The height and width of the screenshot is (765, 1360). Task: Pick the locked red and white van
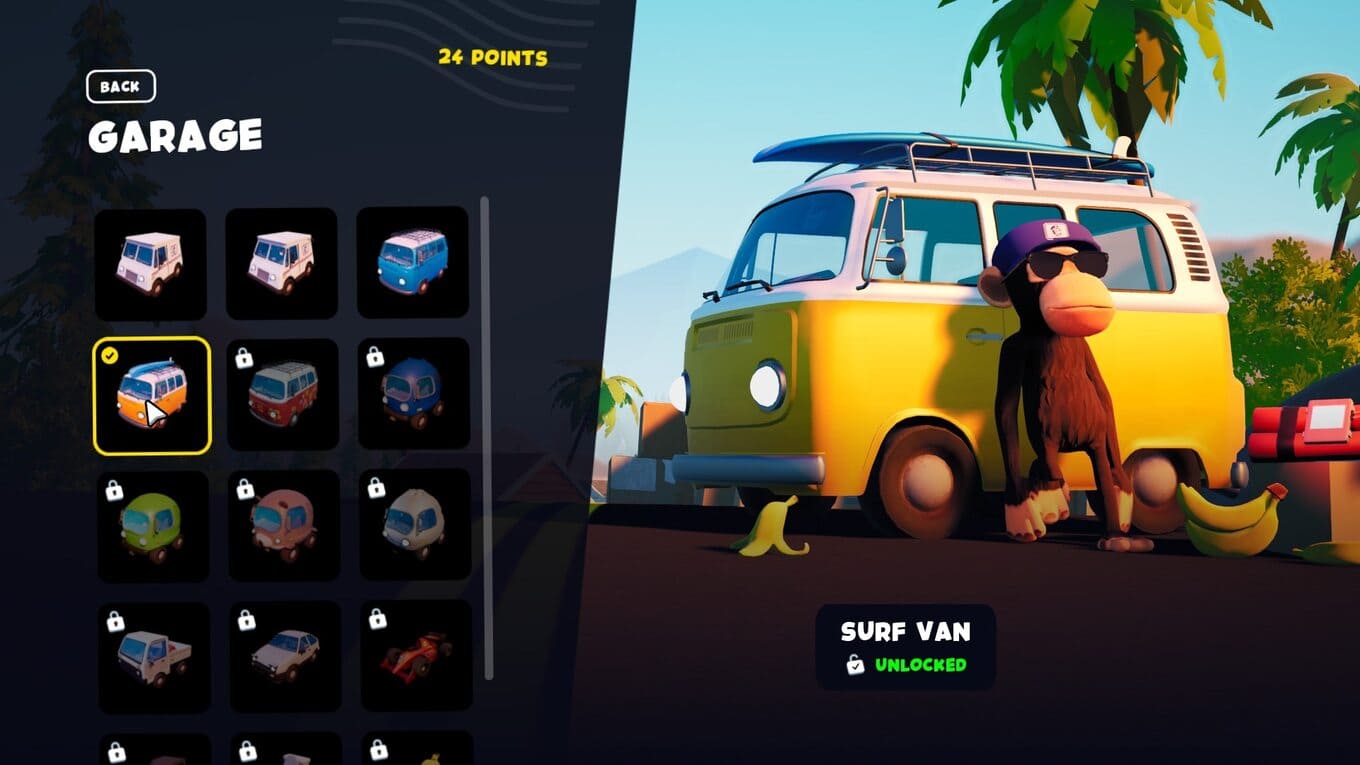pos(283,394)
